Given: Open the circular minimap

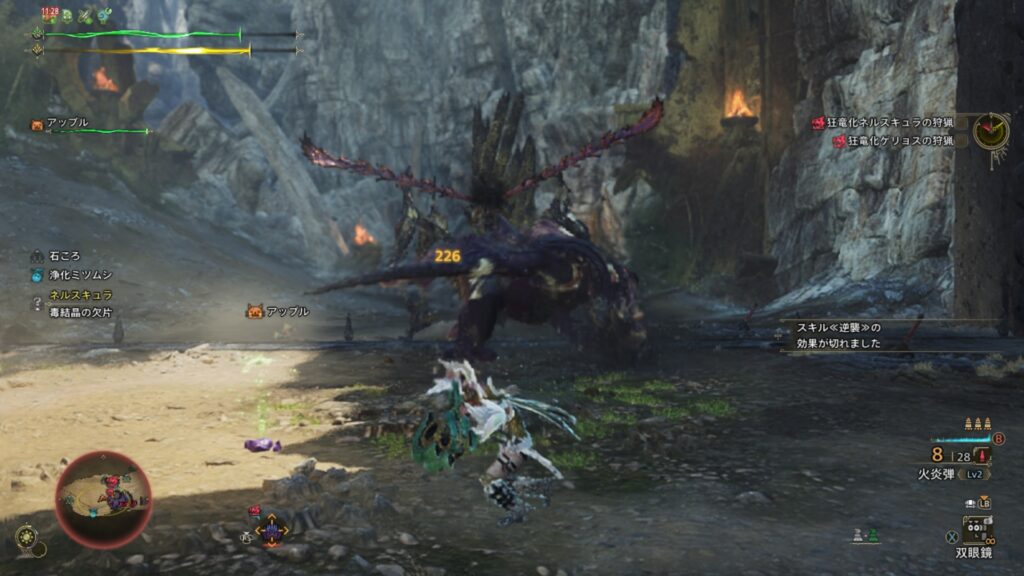Looking at the screenshot, I should coord(103,498).
